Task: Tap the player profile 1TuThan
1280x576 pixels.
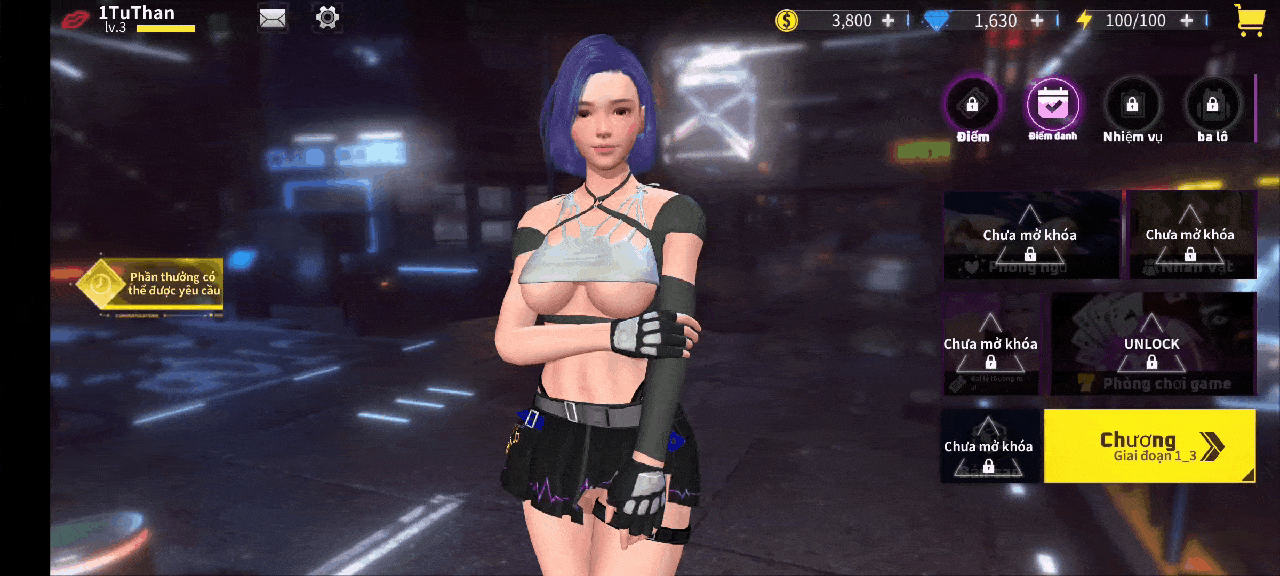Action: click(x=136, y=14)
